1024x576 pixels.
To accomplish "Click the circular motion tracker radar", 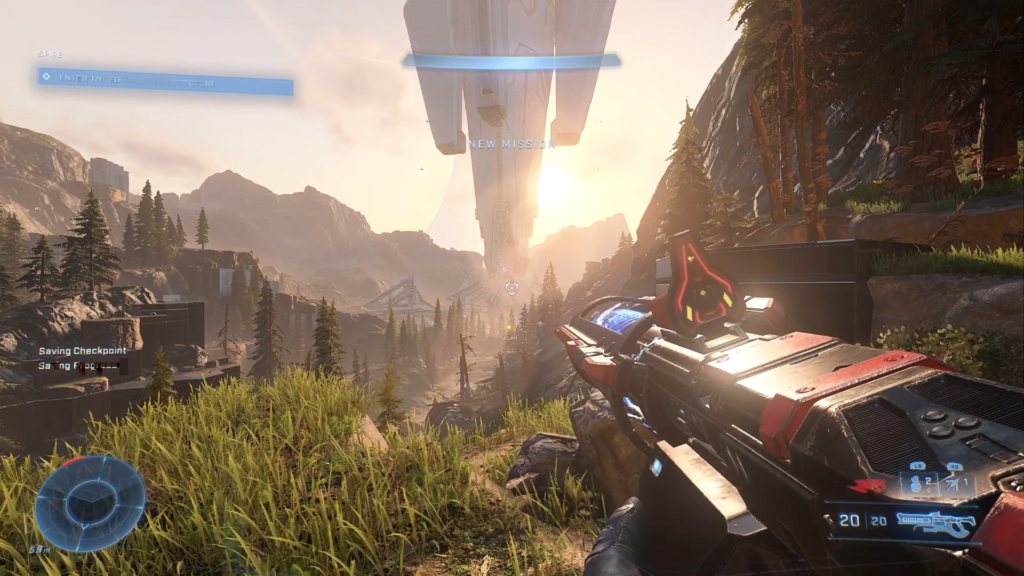I will tap(91, 503).
